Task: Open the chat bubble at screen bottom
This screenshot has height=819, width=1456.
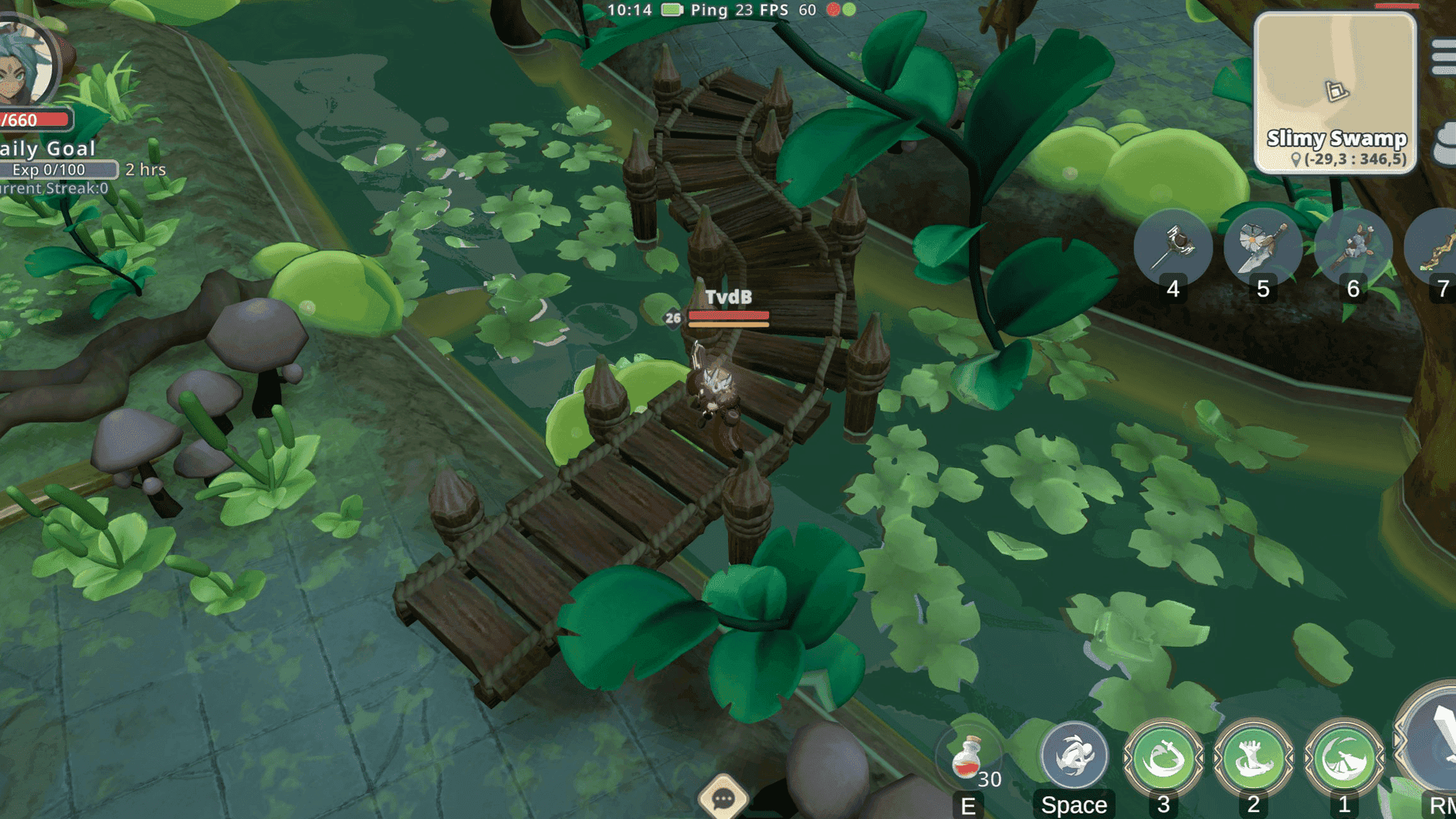Action: [x=725, y=798]
